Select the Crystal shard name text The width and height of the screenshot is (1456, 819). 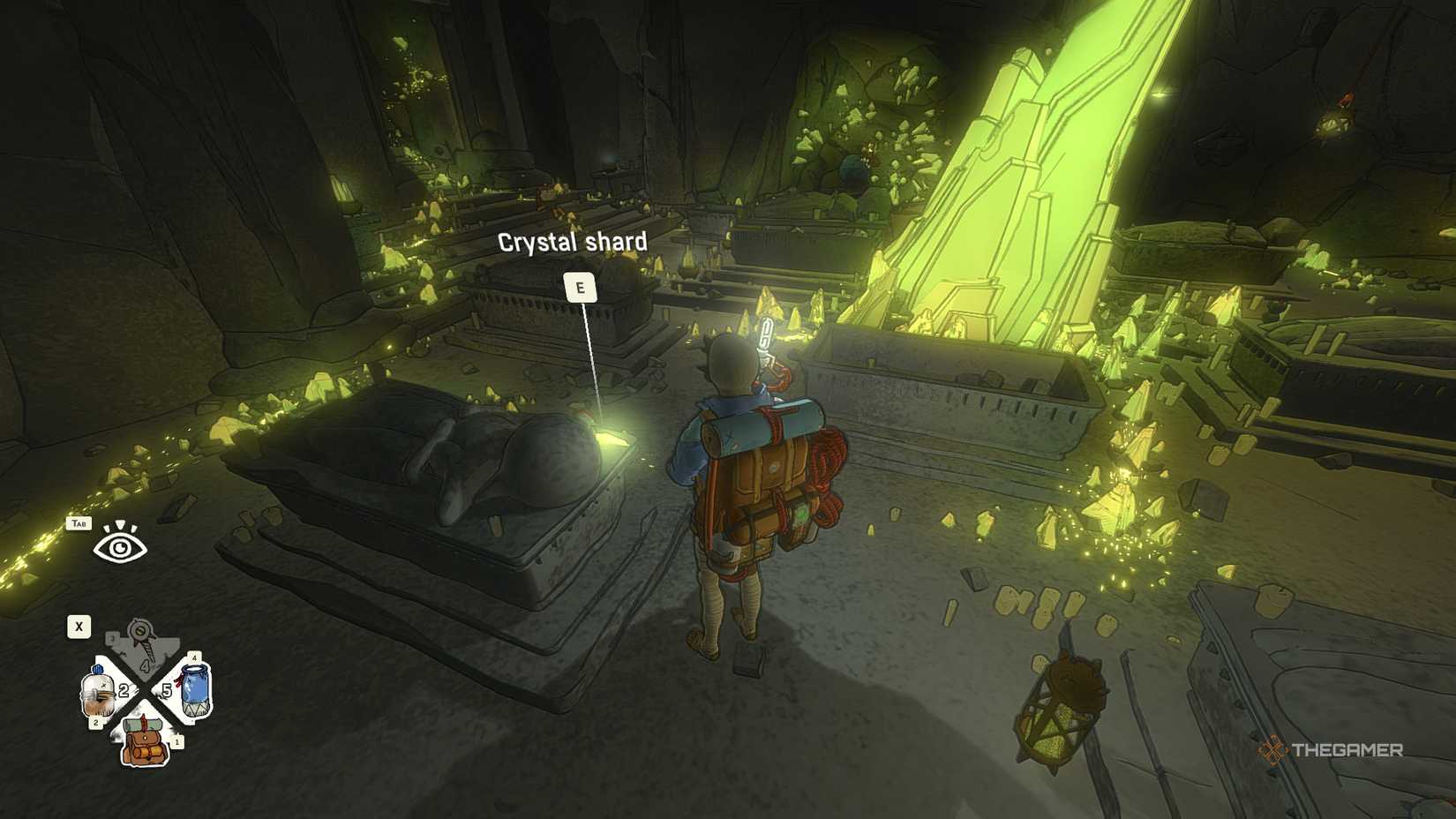pos(574,240)
